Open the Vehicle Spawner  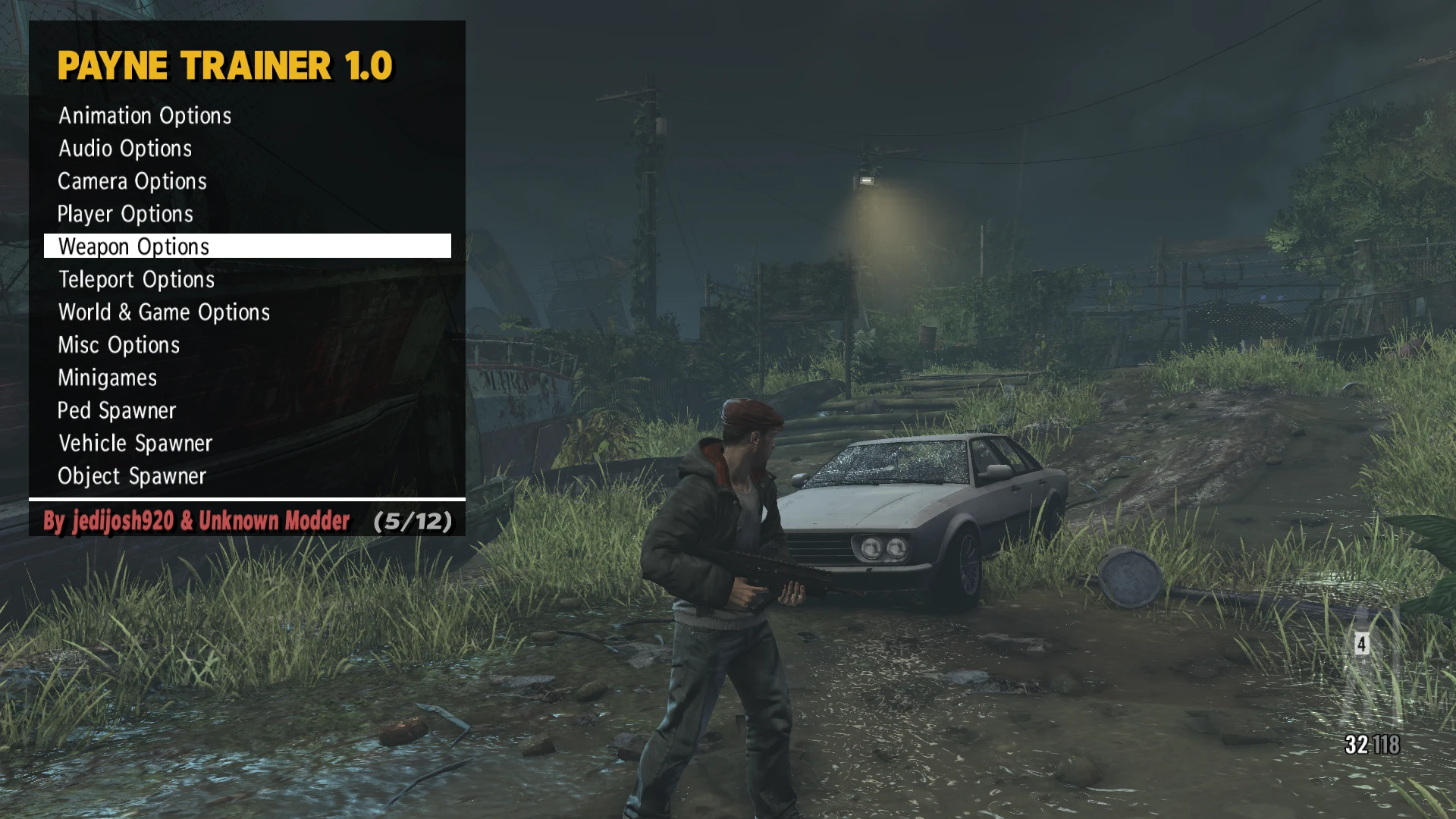click(x=135, y=443)
